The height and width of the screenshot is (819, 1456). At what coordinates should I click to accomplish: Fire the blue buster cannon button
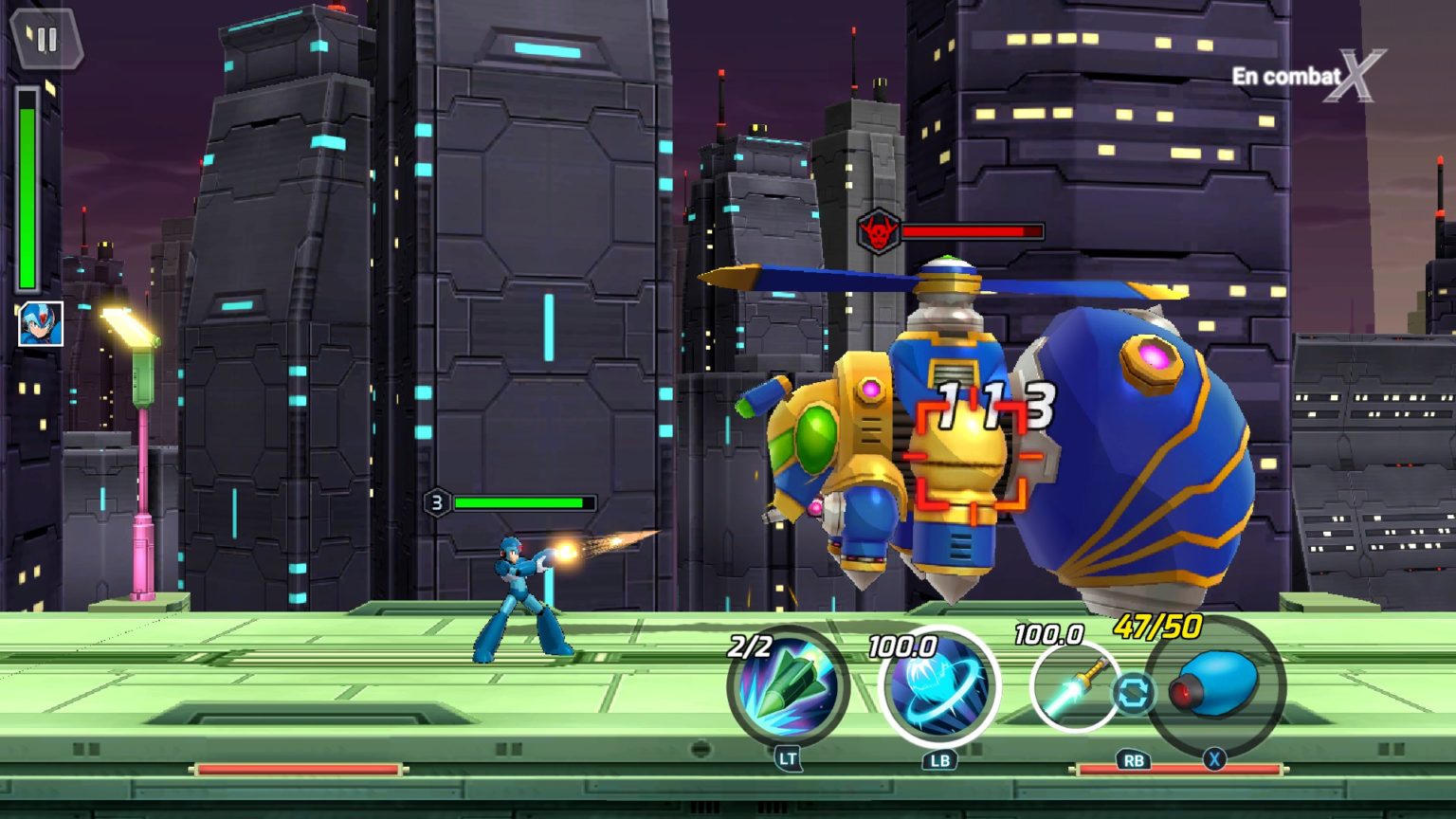click(x=1216, y=684)
